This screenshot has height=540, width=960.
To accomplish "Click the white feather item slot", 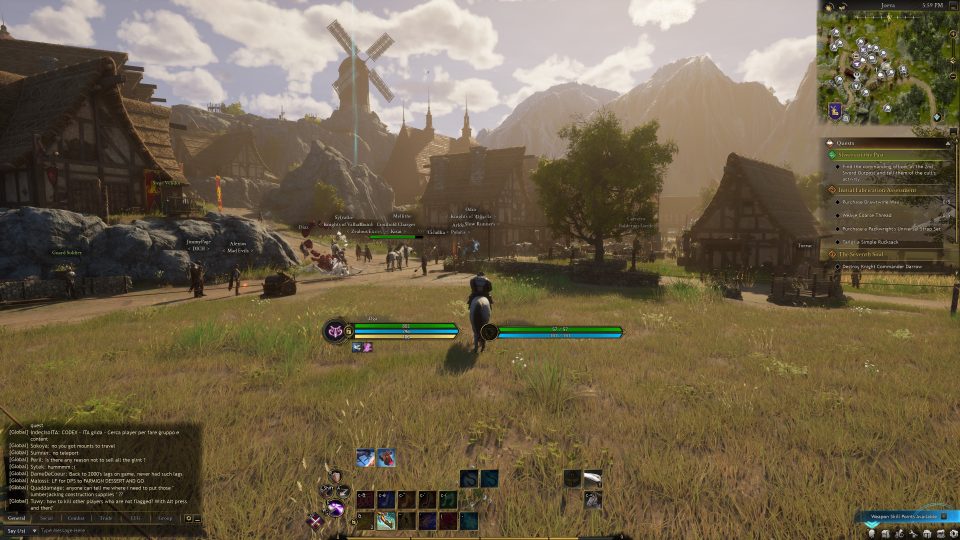I will click(x=593, y=479).
